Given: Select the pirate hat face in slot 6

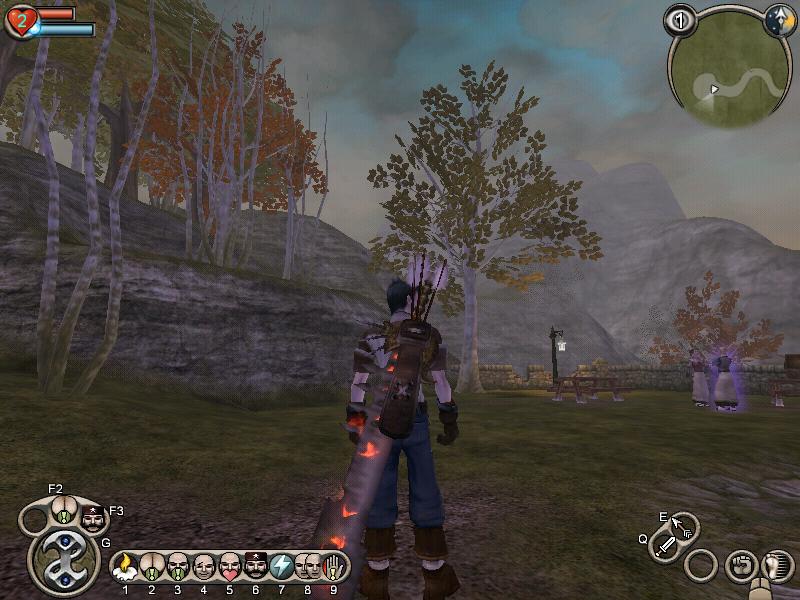Looking at the screenshot, I should point(255,567).
